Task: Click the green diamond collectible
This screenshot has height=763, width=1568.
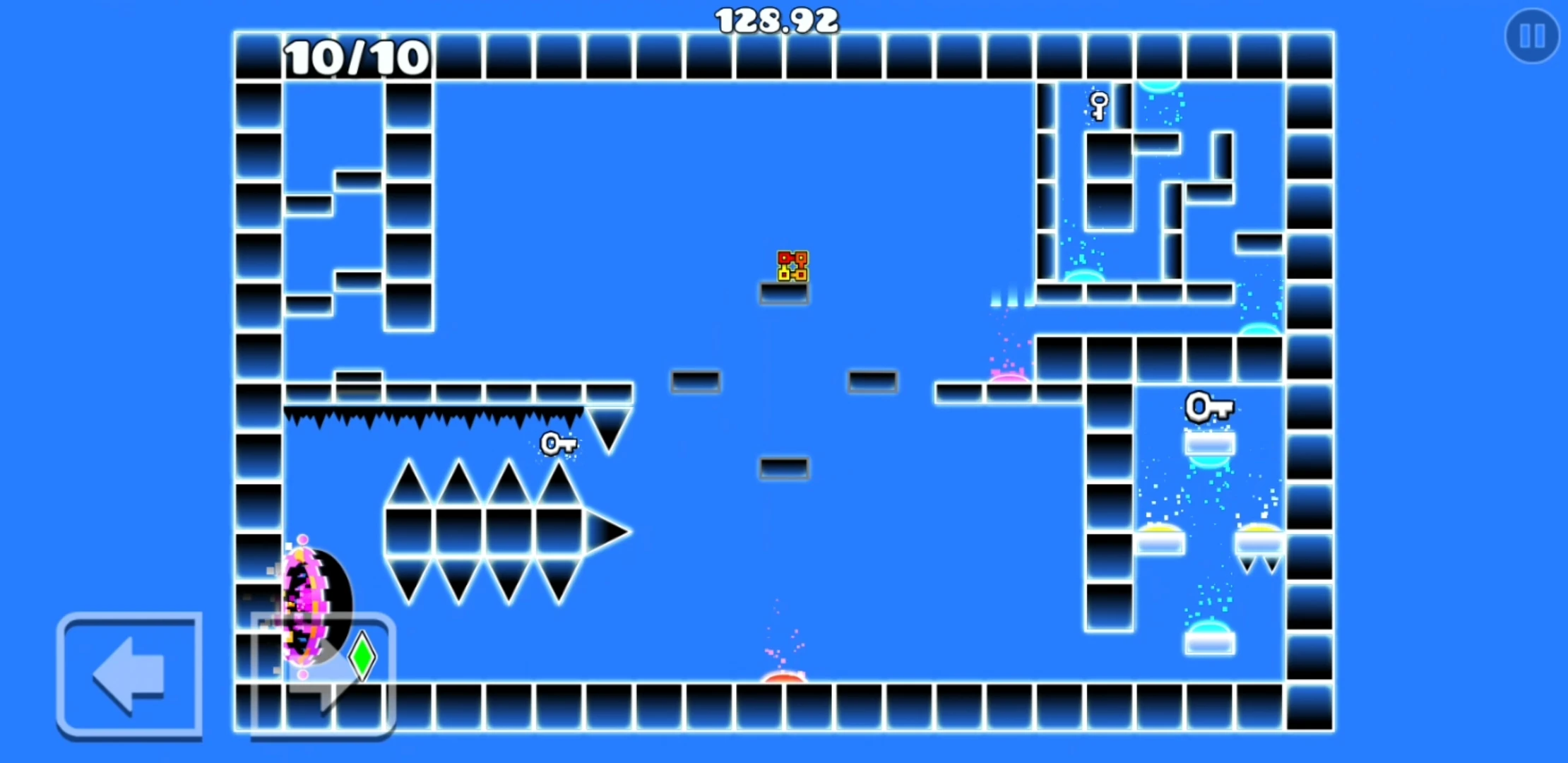Action: (361, 657)
